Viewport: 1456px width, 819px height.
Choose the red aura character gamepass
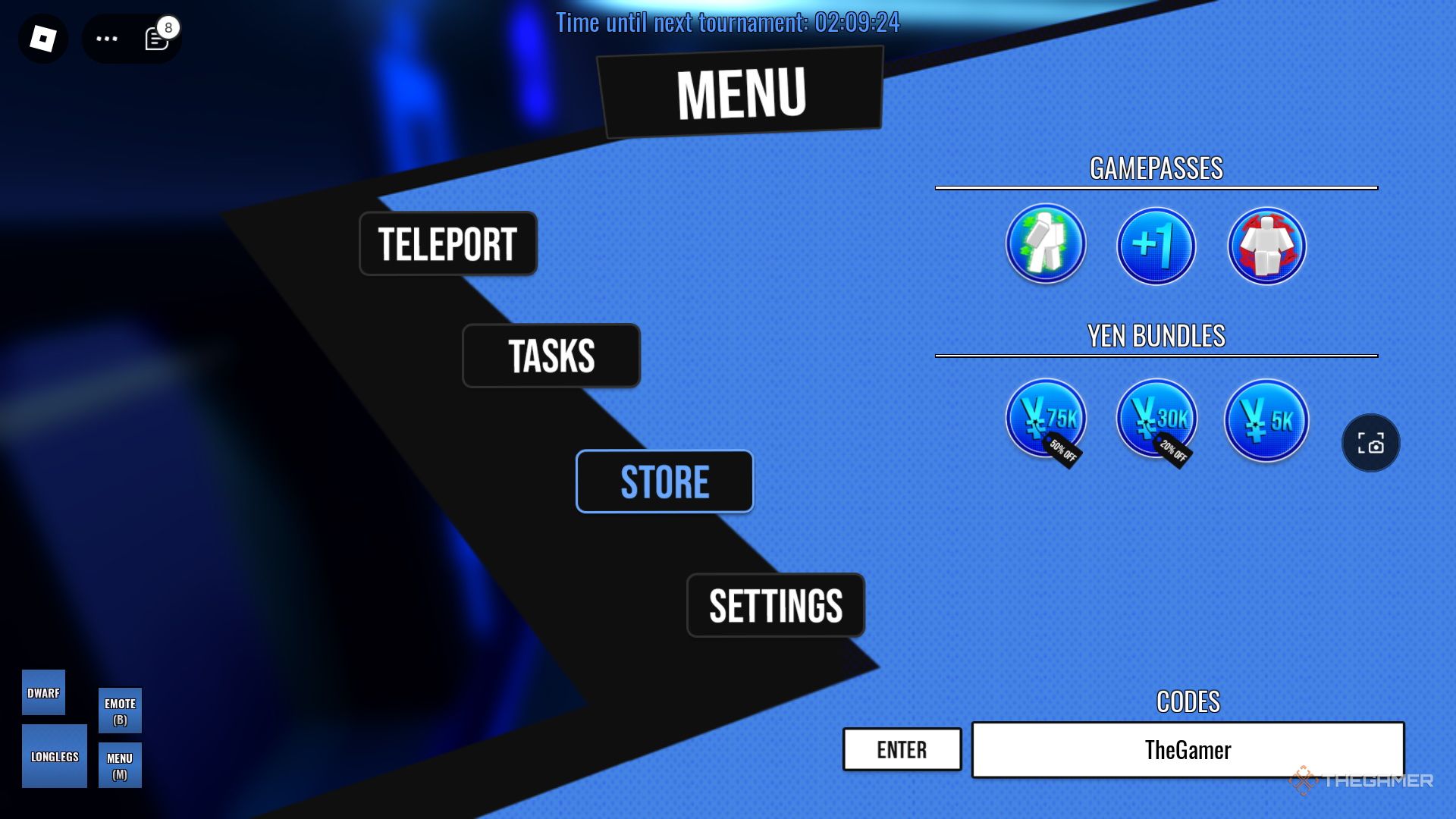coord(1266,246)
